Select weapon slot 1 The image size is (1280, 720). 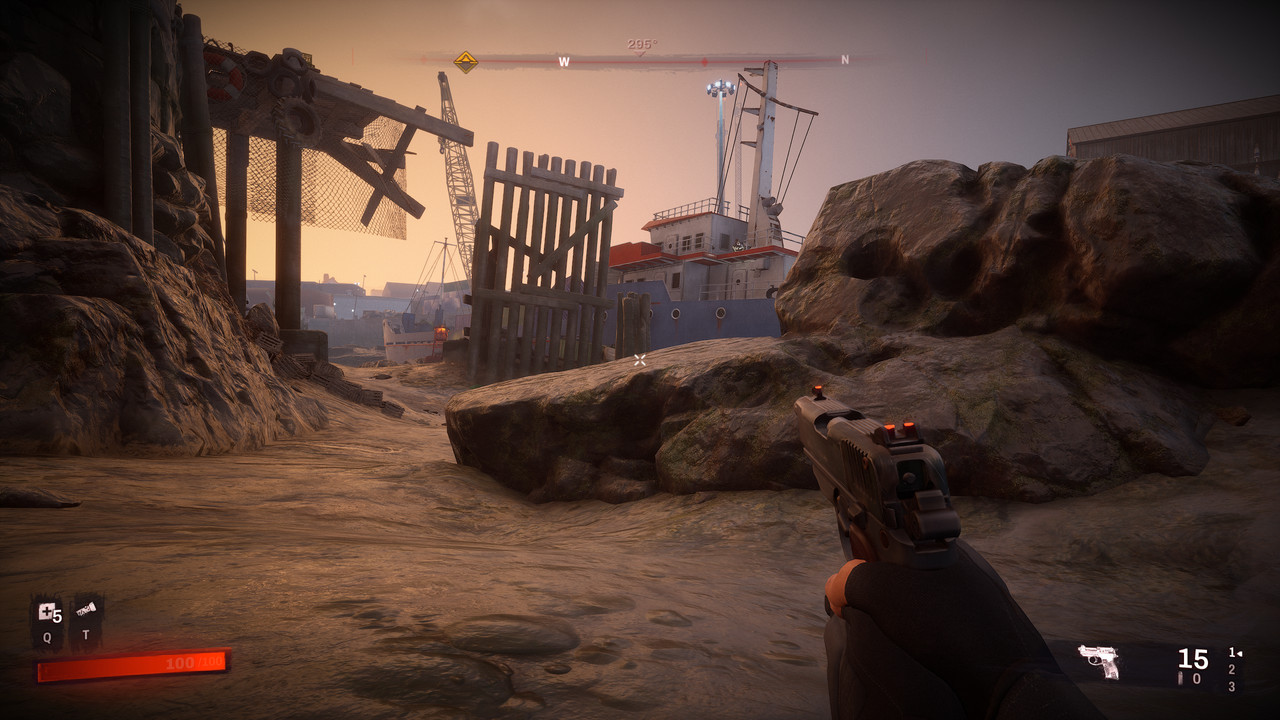[1232, 653]
